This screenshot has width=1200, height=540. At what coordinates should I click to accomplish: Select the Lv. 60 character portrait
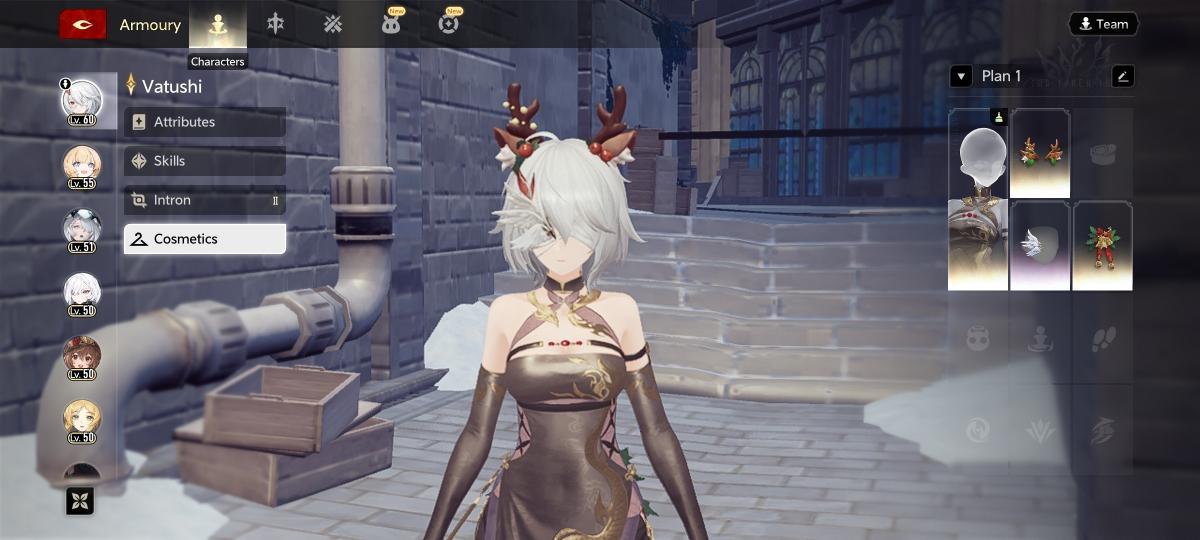click(x=82, y=101)
